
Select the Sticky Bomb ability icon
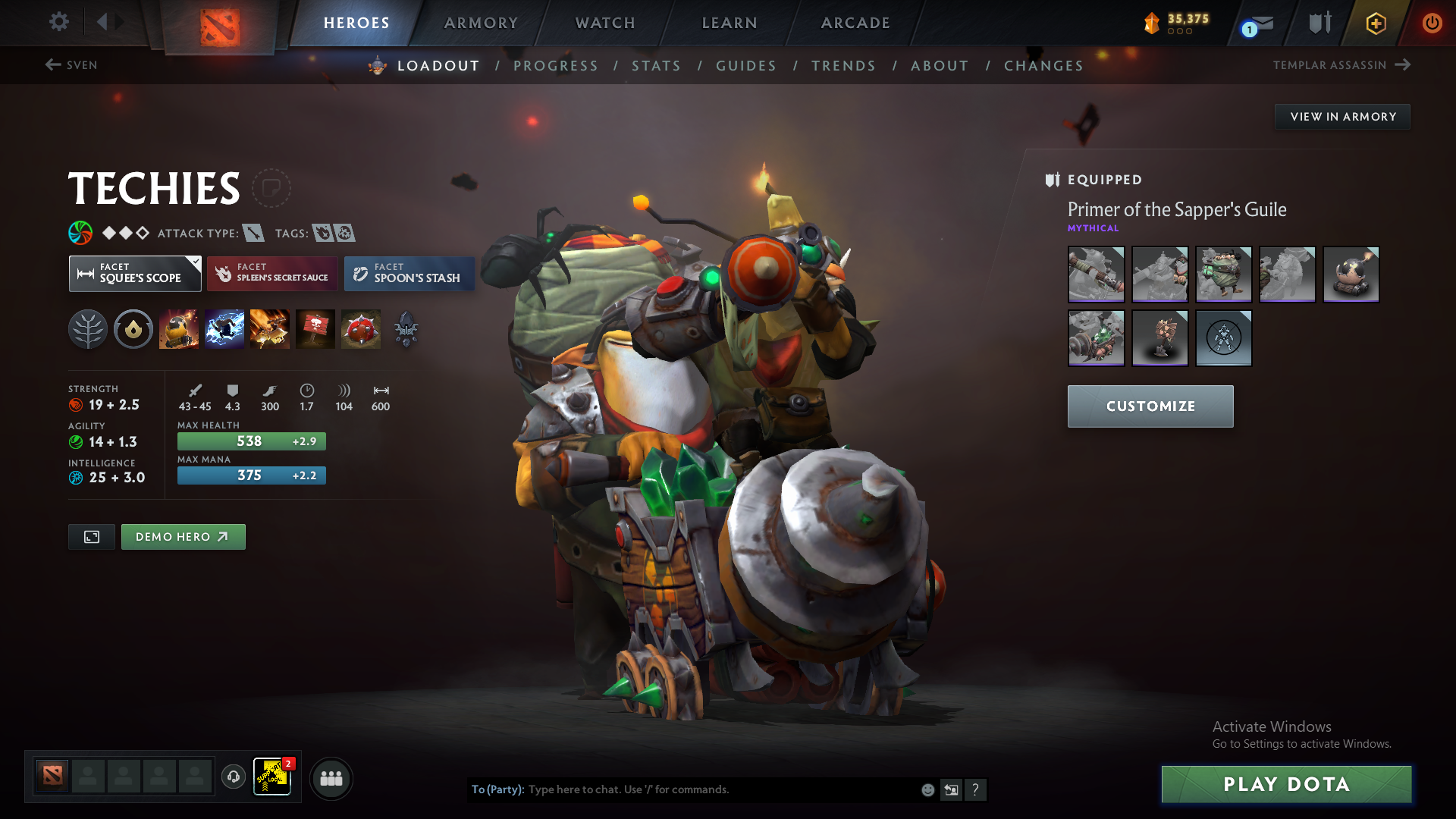point(179,328)
